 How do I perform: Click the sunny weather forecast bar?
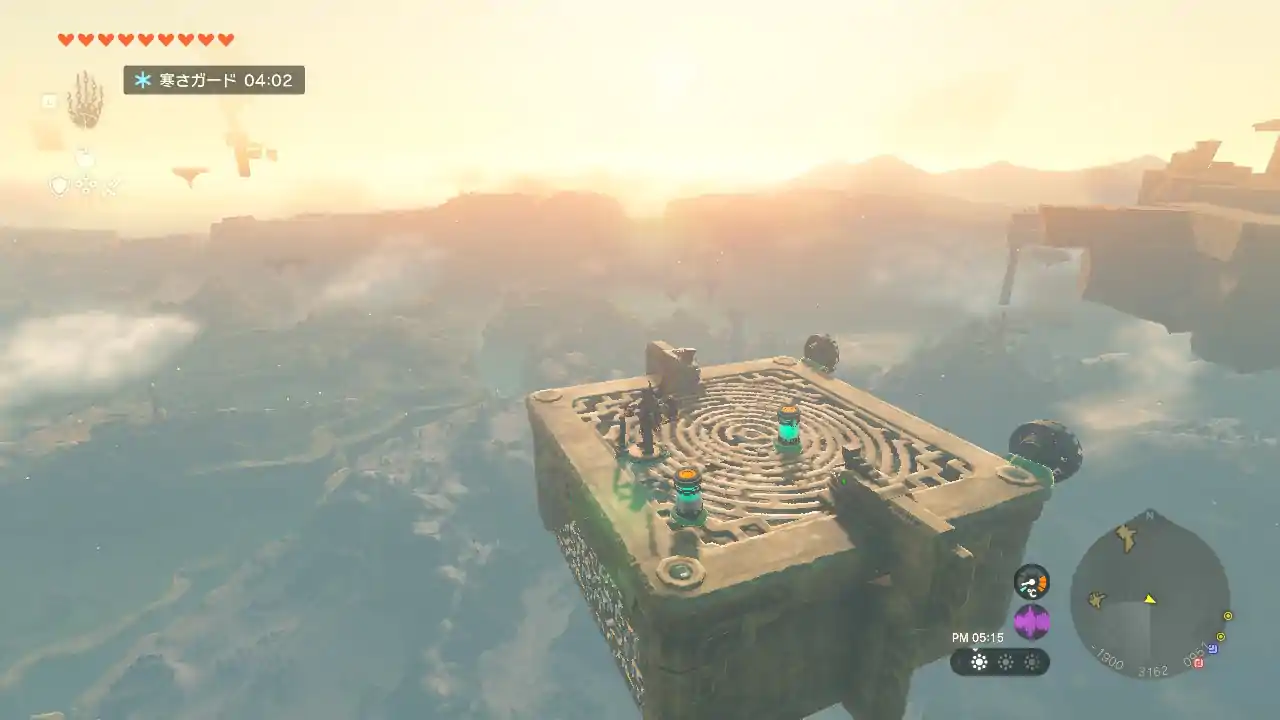click(999, 661)
